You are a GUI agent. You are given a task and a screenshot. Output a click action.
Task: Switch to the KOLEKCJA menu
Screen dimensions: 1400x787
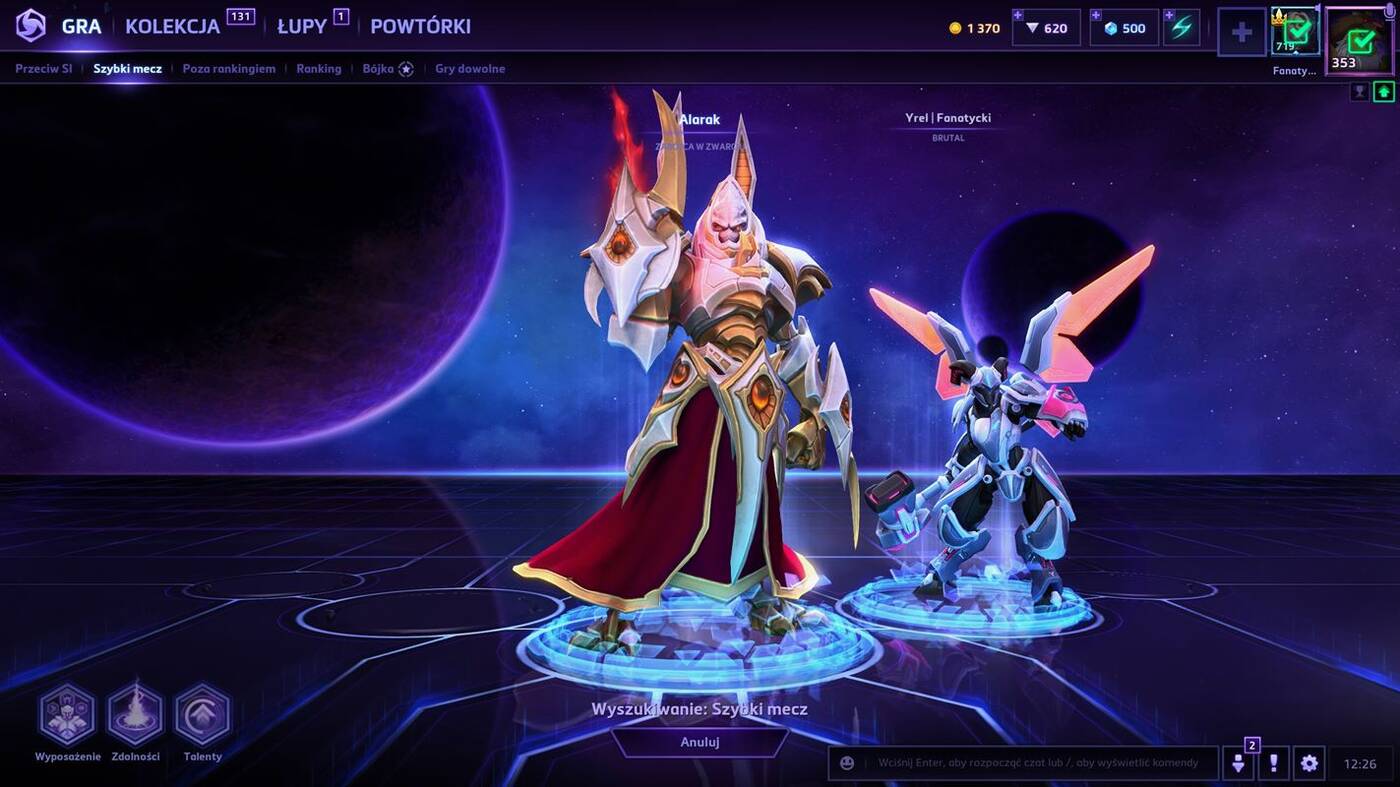click(x=172, y=26)
